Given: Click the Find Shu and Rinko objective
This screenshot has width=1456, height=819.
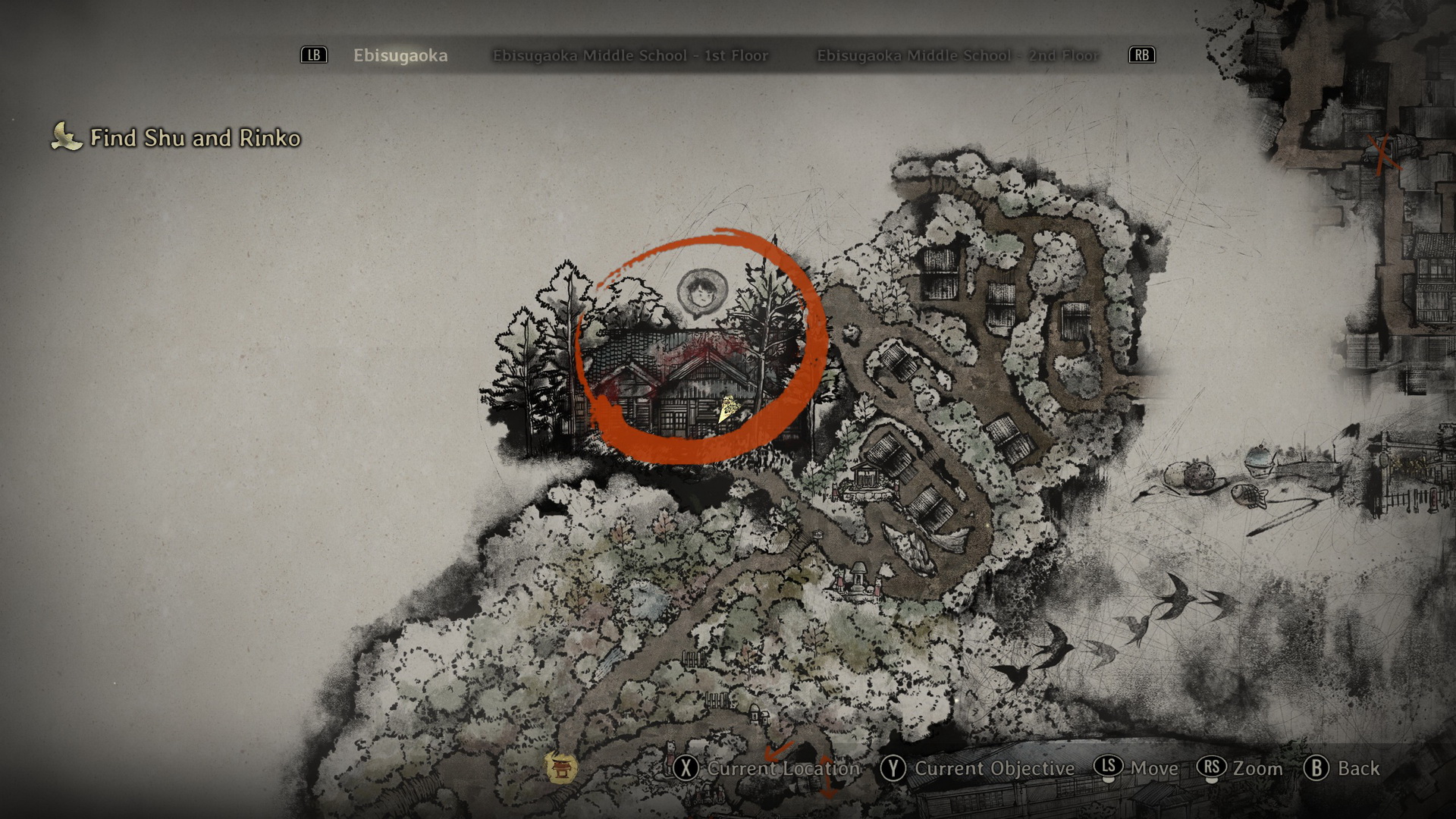Looking at the screenshot, I should click(x=195, y=138).
